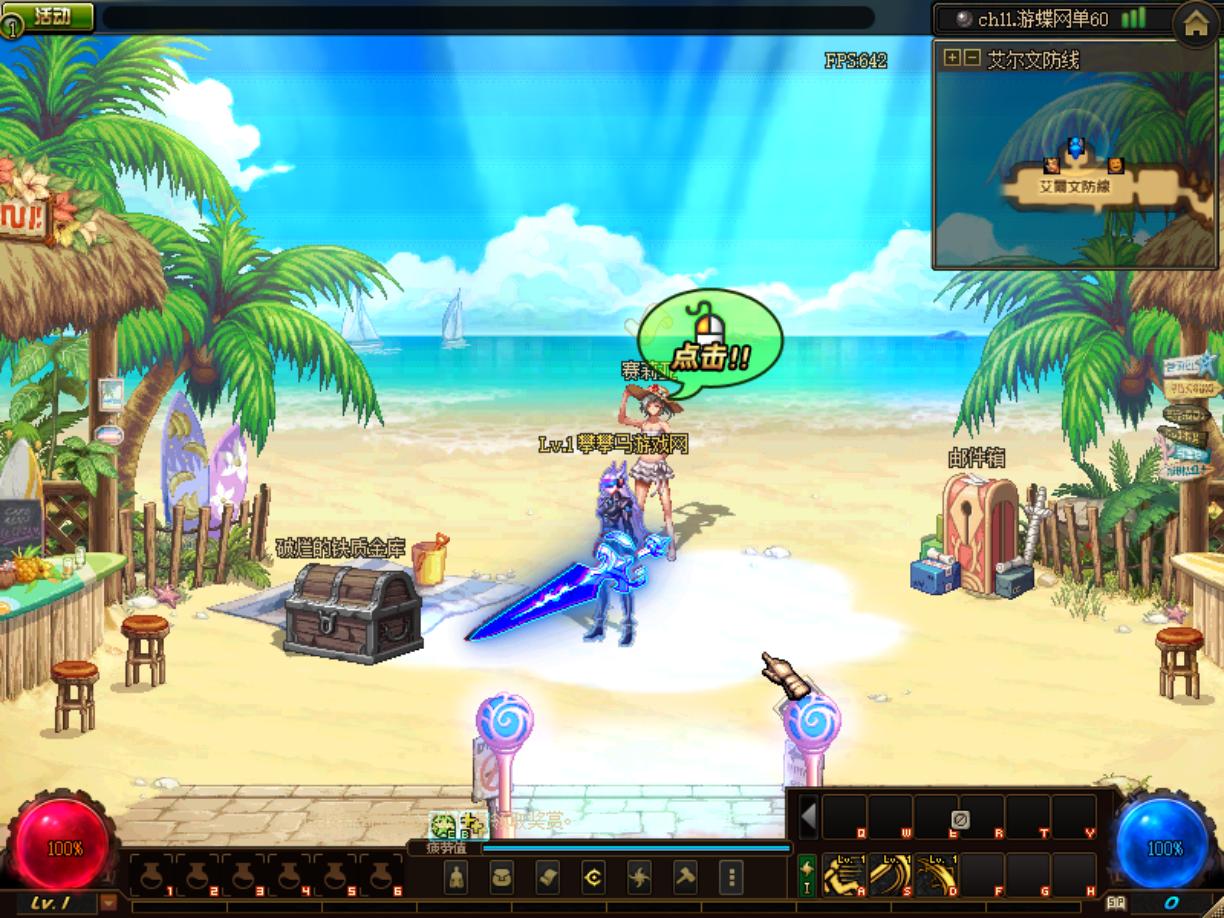The width and height of the screenshot is (1224, 918).
Task: Trigger the skill in slot D
Action: (936, 874)
